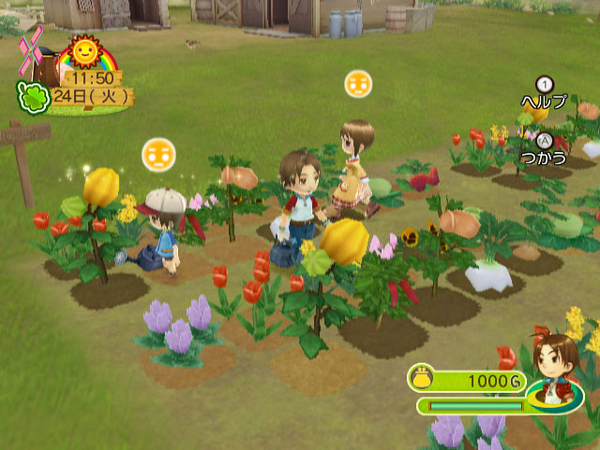
Task: Select the face bubble above the girl
Action: click(358, 84)
